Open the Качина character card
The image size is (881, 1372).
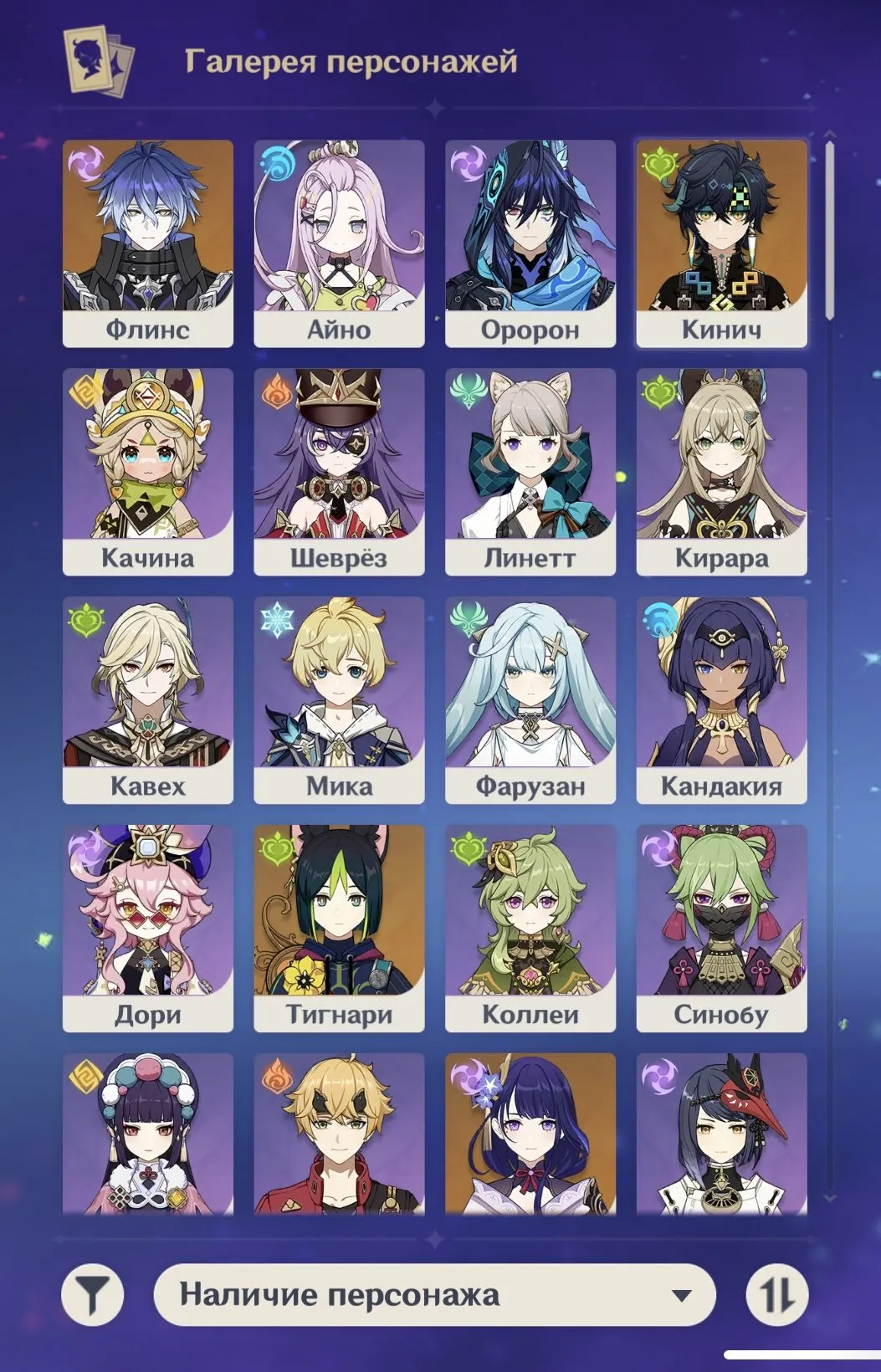pos(147,471)
